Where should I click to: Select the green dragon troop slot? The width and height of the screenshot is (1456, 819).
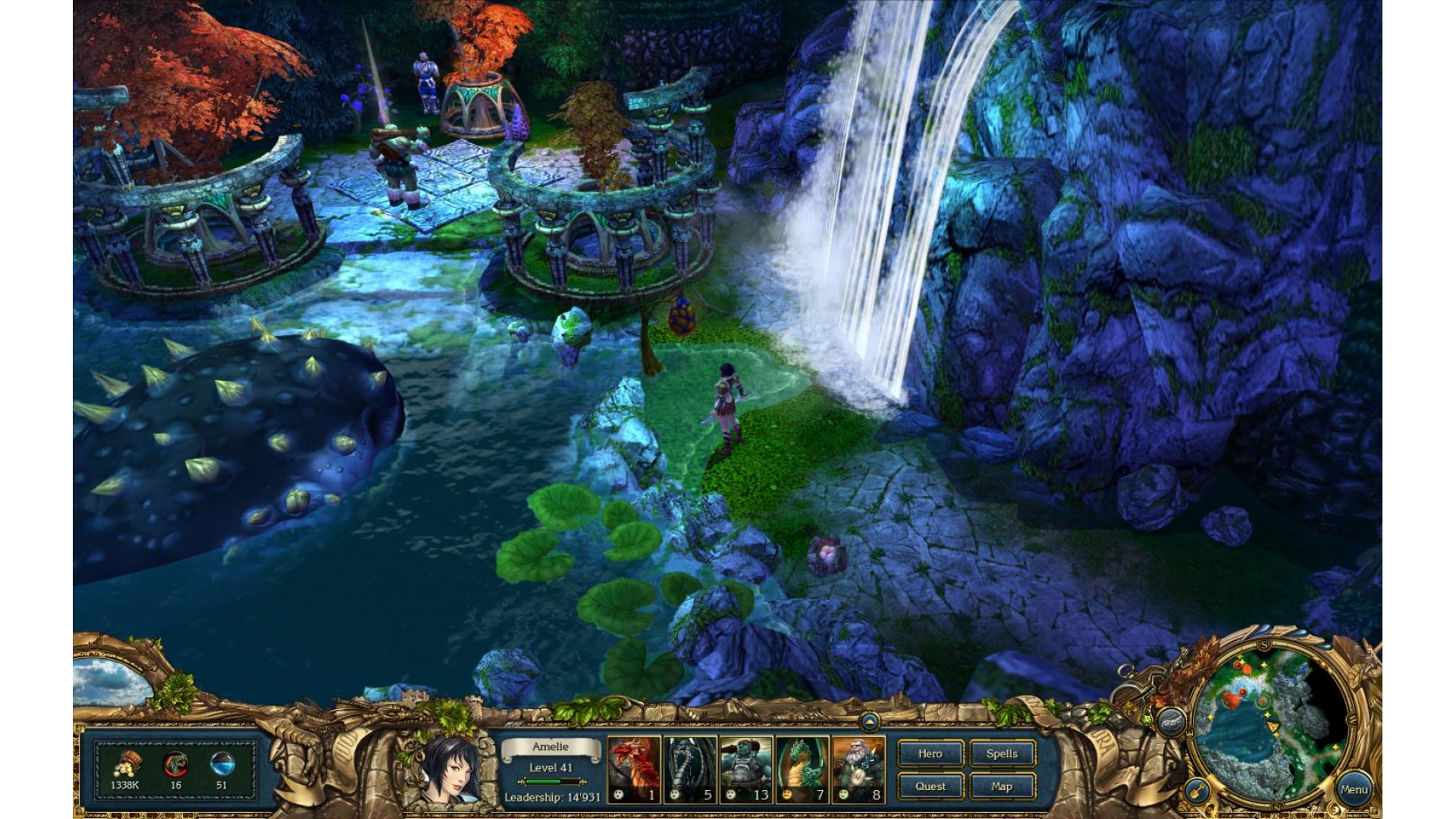coord(802,769)
